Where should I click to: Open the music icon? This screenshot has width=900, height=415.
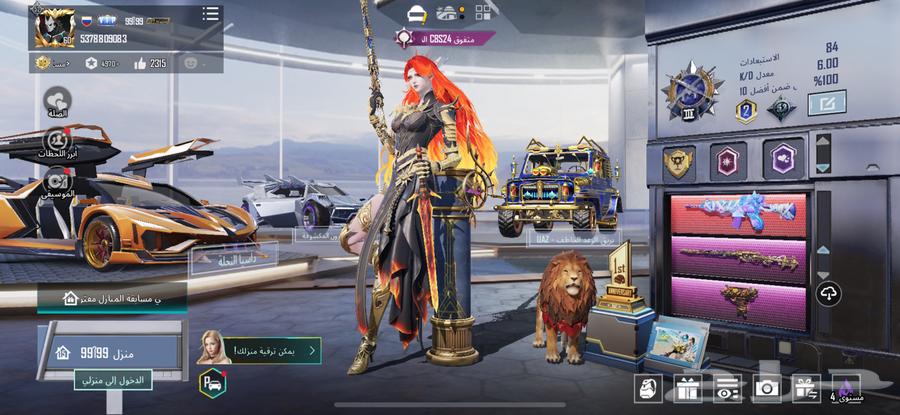(x=57, y=182)
